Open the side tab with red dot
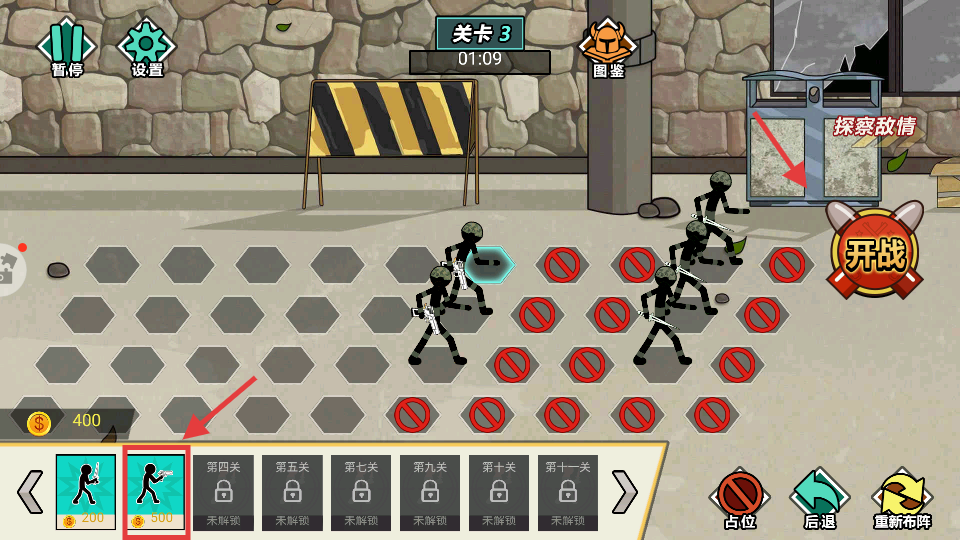 click(8, 269)
